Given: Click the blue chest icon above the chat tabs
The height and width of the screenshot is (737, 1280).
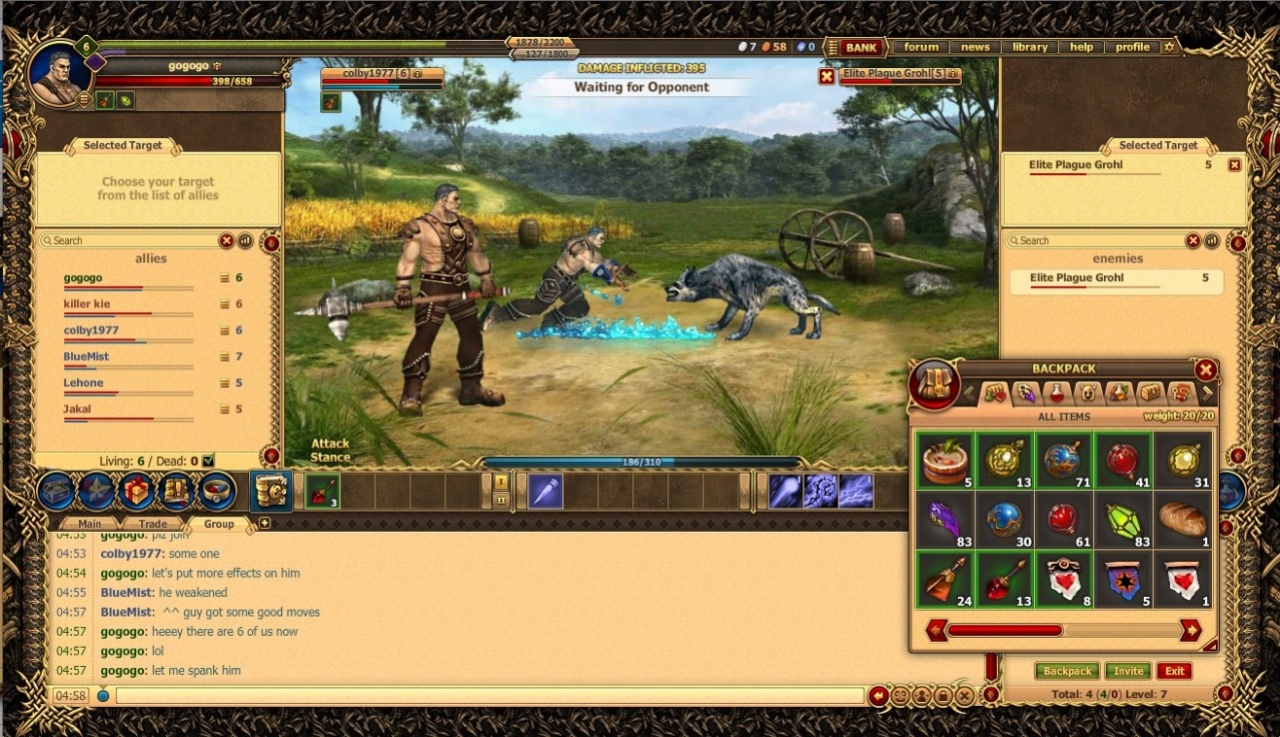Looking at the screenshot, I should coord(55,491).
